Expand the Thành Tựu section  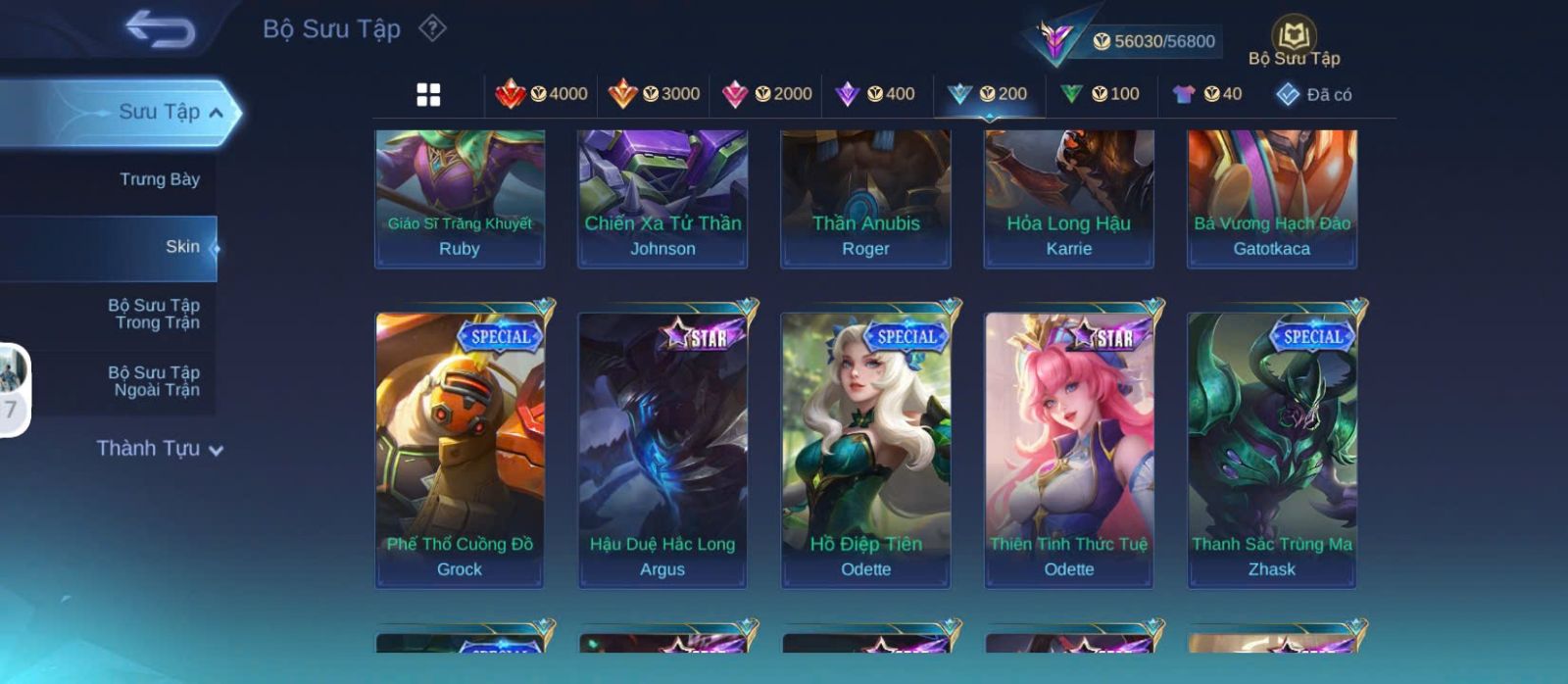pos(160,449)
